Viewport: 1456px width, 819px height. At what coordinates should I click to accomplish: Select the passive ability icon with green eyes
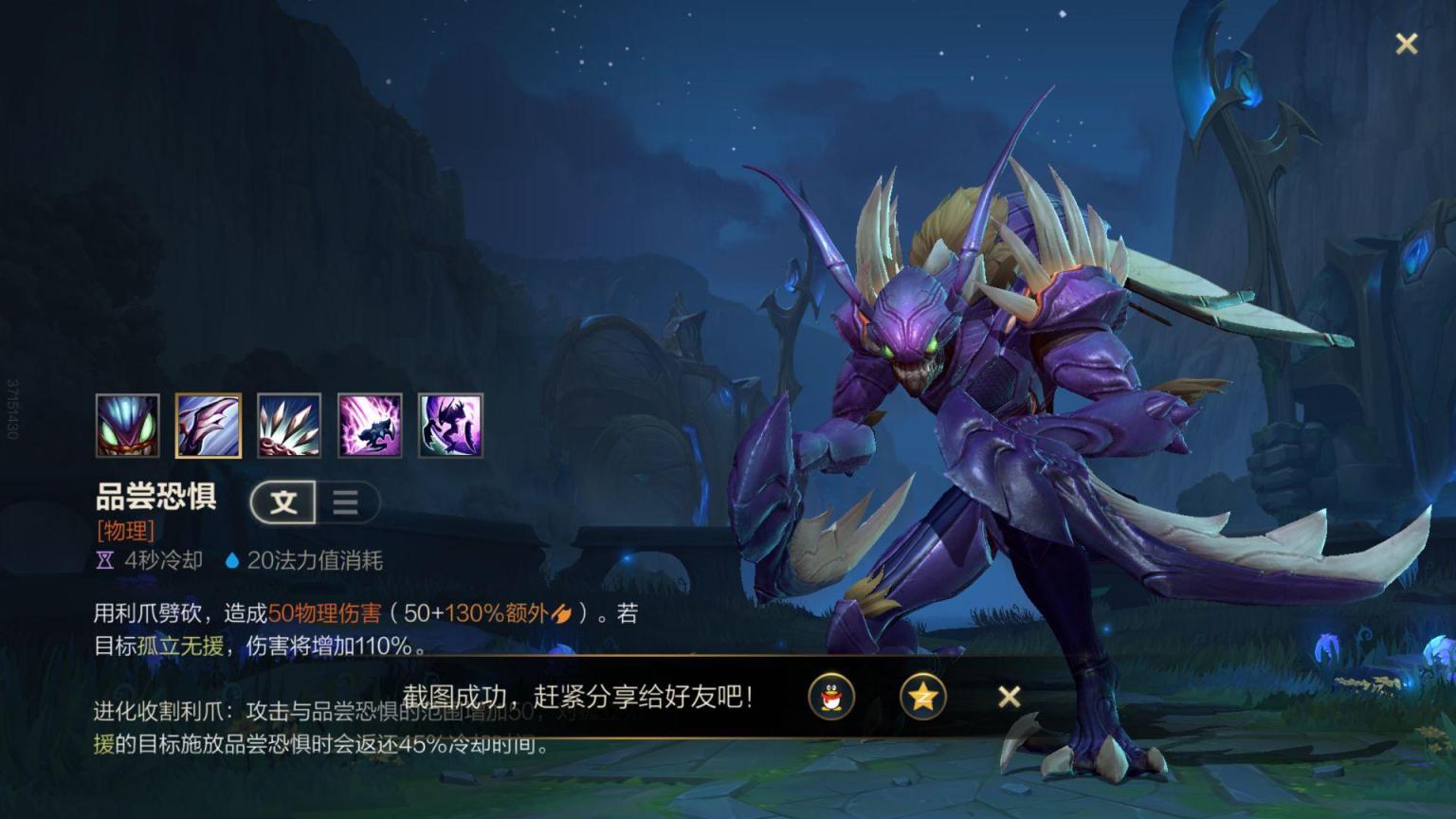tap(128, 426)
